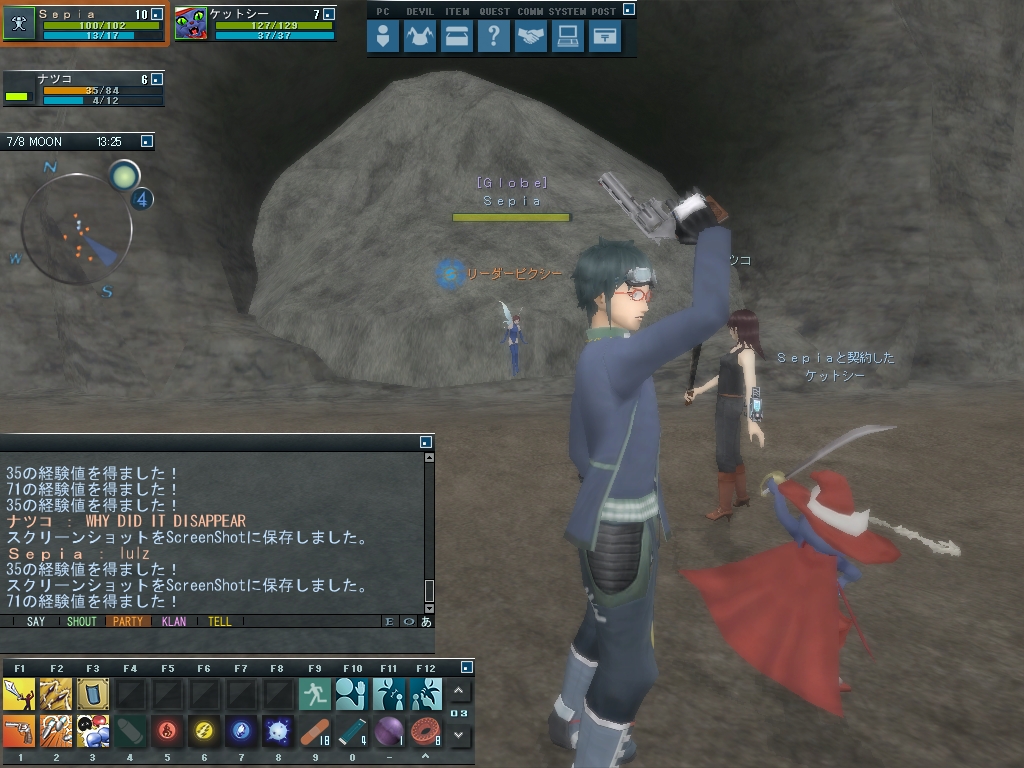
Task: Use the bandage item slot
Action: point(315,731)
